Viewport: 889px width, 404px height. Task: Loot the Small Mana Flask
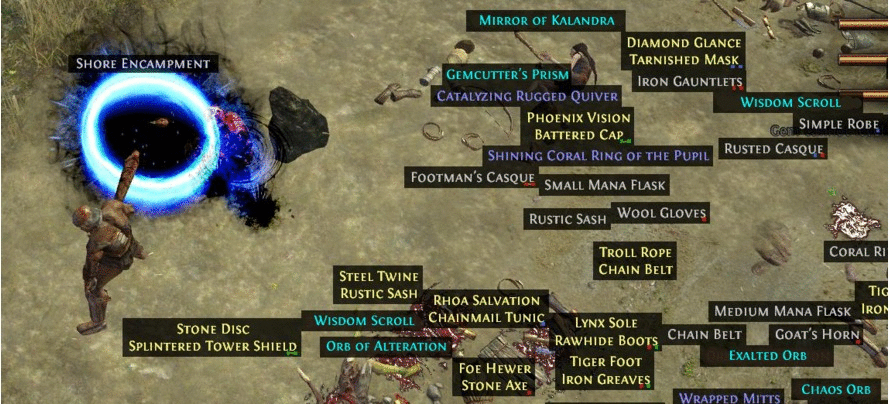(603, 185)
